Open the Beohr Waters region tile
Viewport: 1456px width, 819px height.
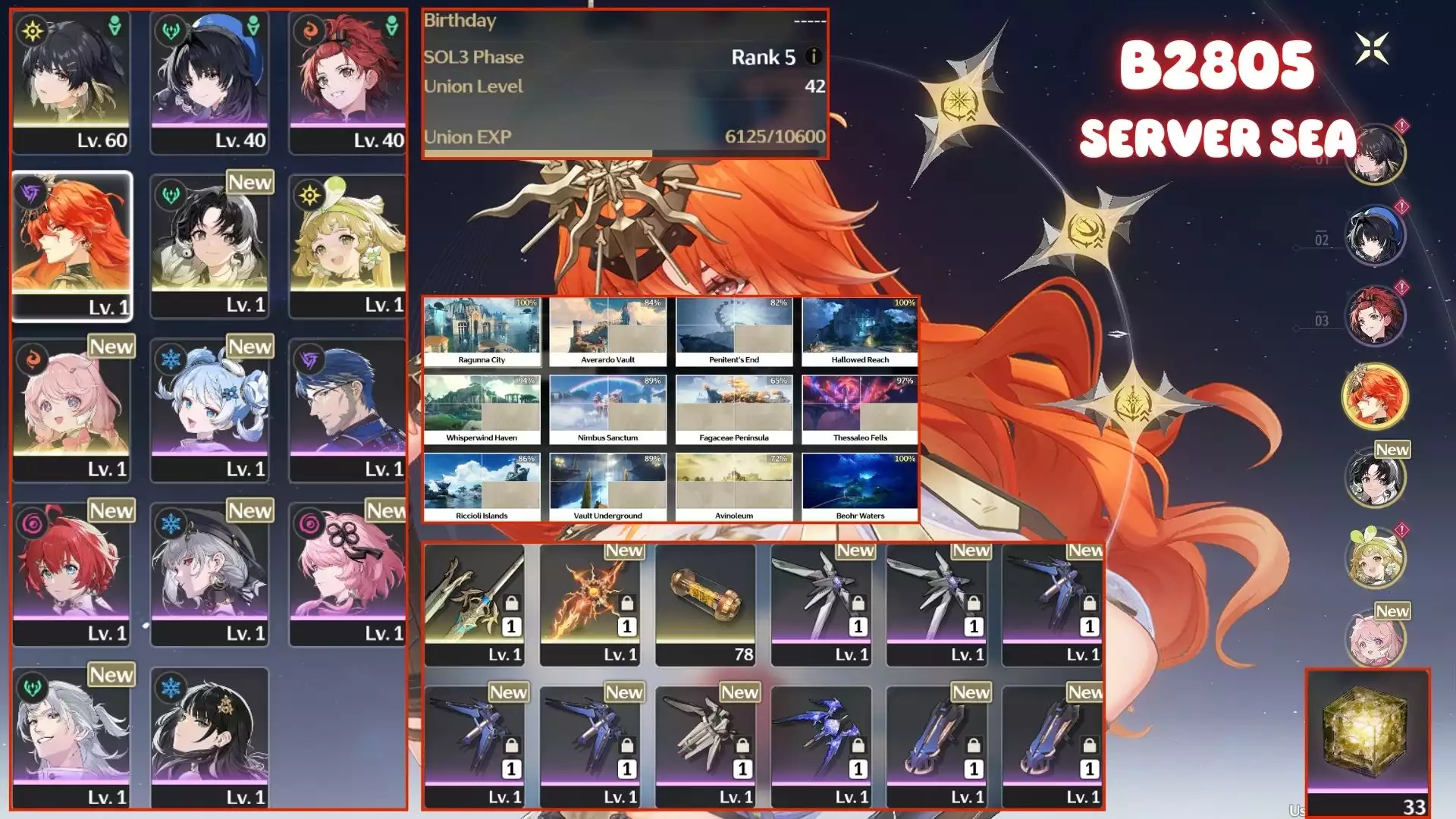point(860,488)
